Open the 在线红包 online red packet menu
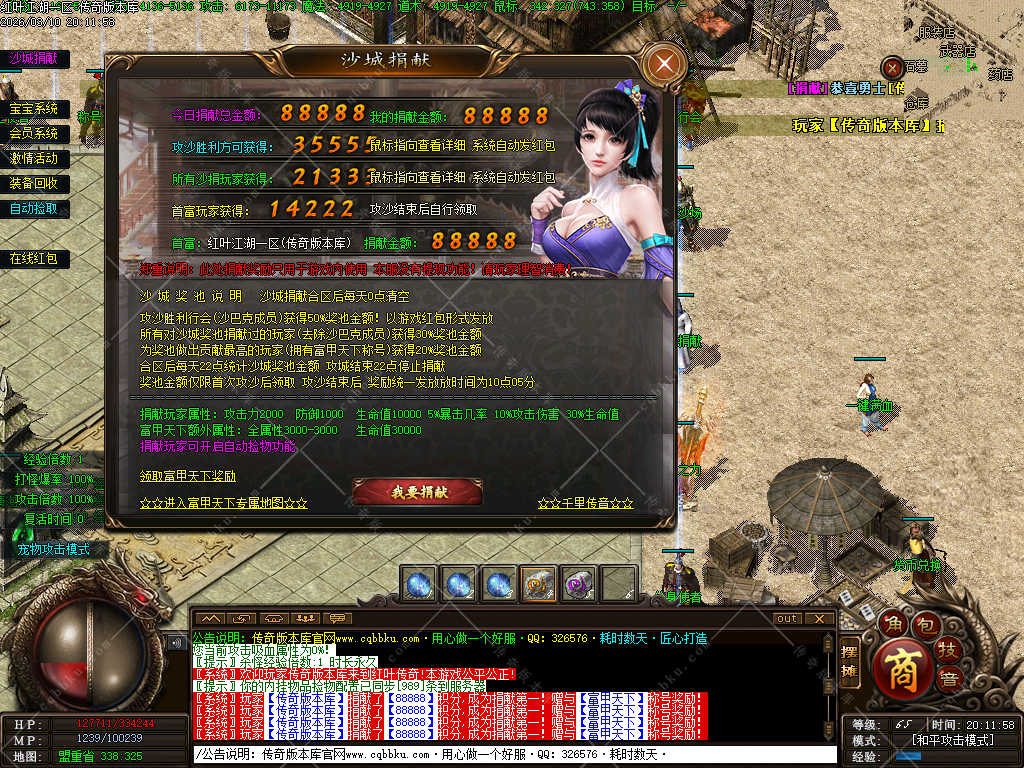This screenshot has height=768, width=1024. (x=34, y=259)
